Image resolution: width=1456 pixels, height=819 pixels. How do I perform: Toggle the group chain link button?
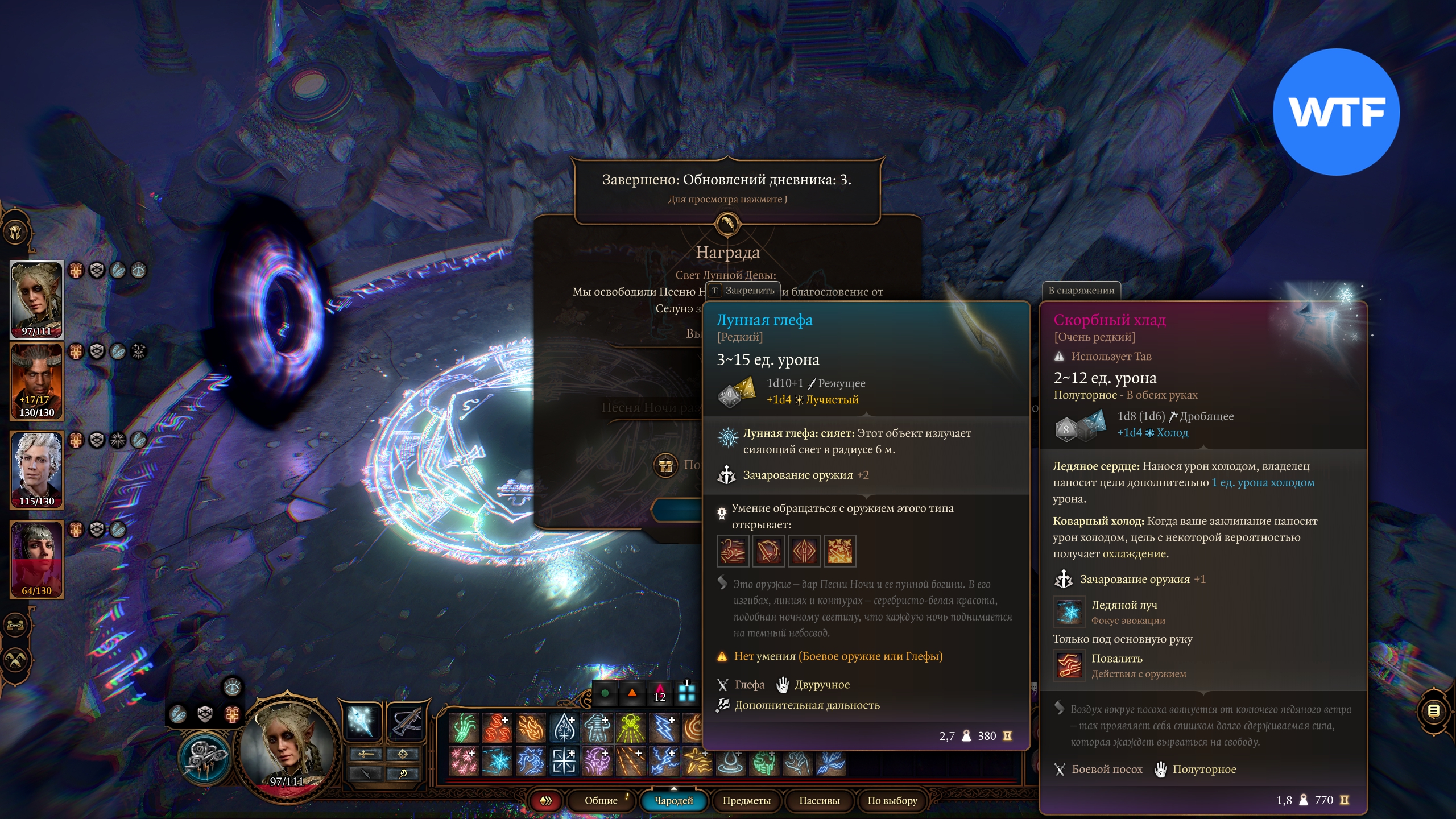point(16,624)
